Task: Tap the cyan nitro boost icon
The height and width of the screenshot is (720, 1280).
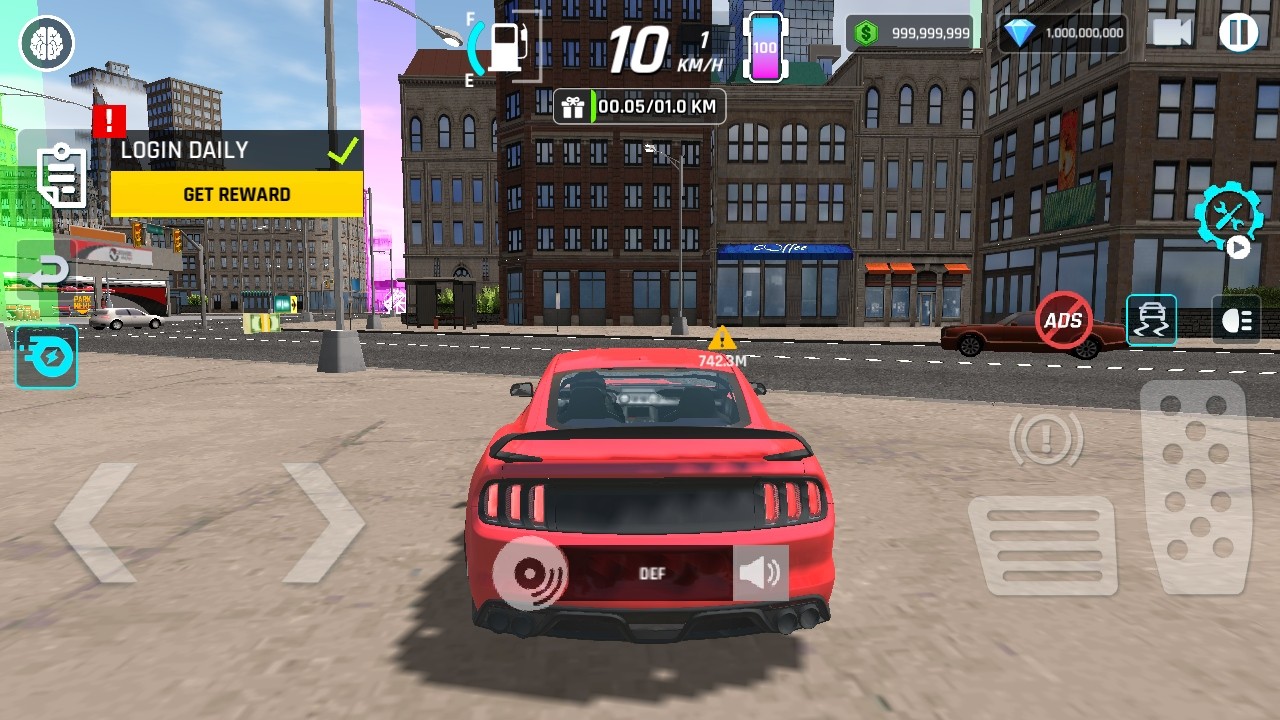Action: pos(46,357)
